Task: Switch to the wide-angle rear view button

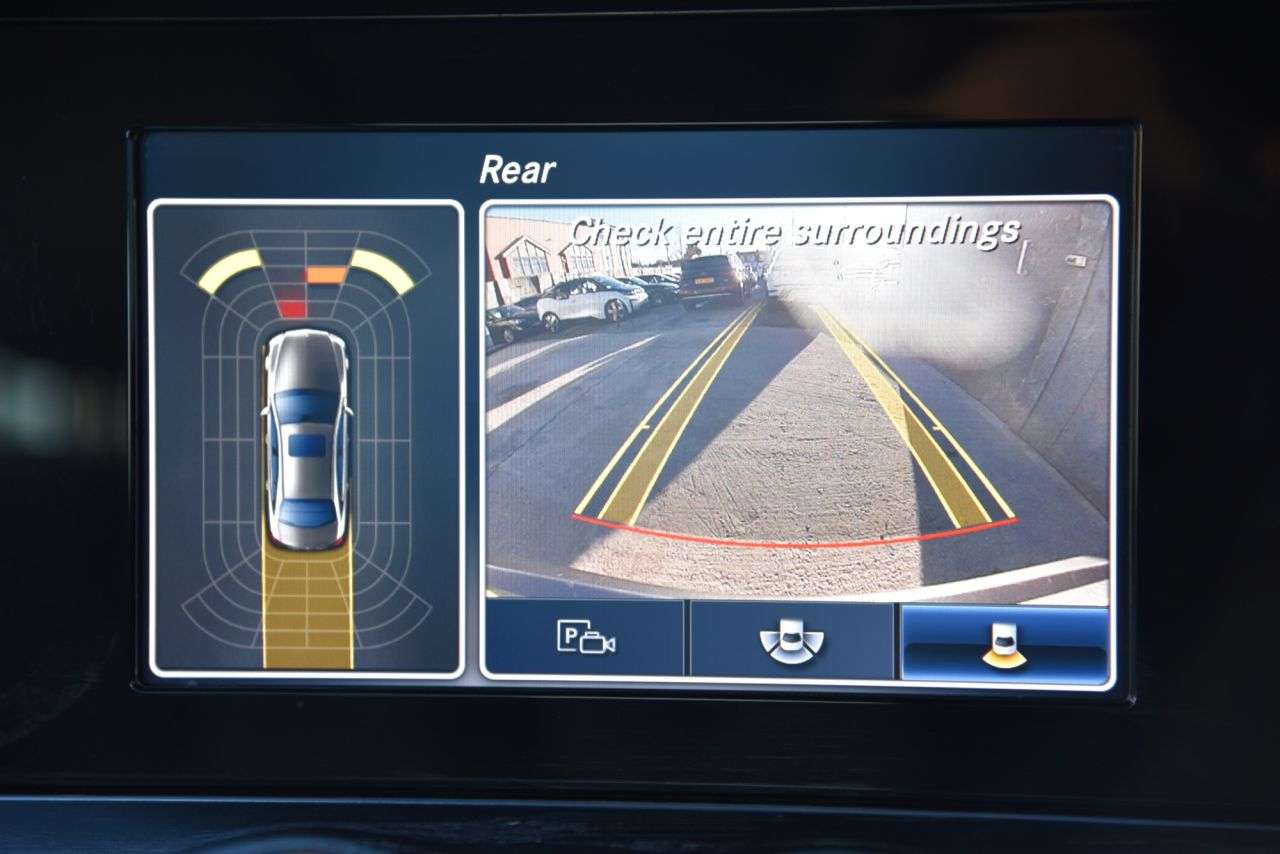Action: (791, 639)
